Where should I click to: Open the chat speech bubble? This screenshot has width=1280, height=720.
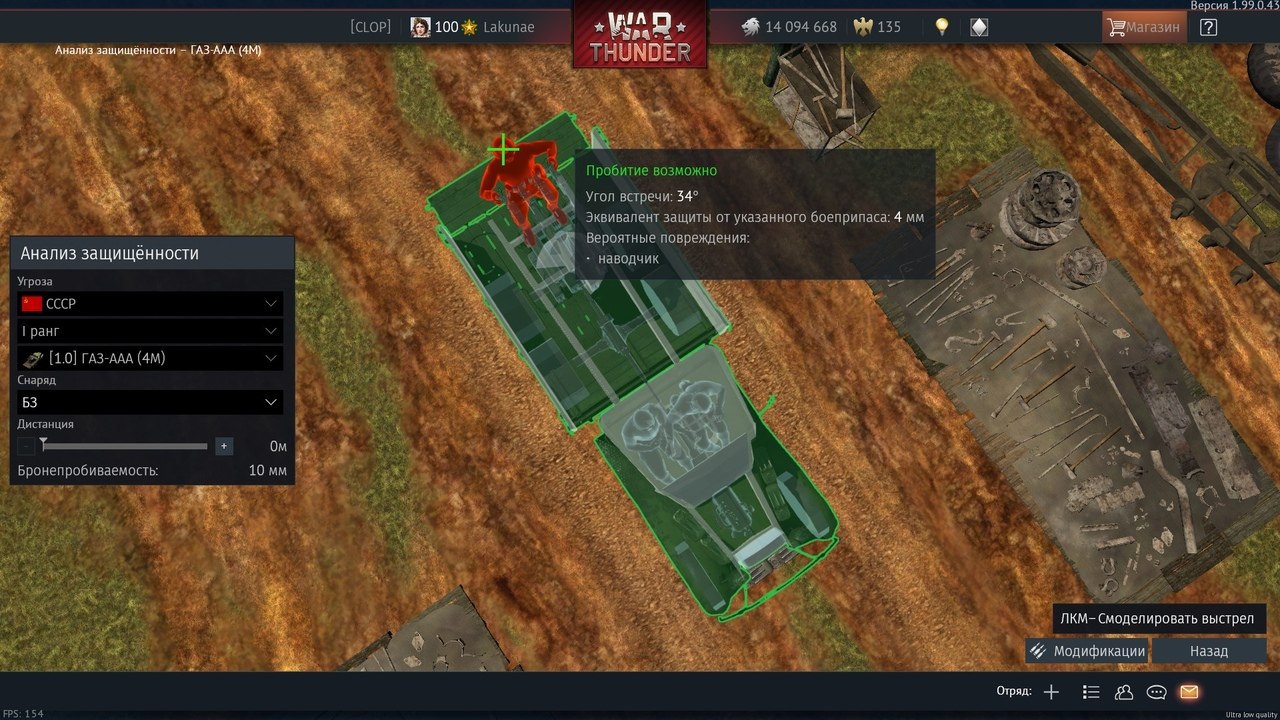[1156, 692]
